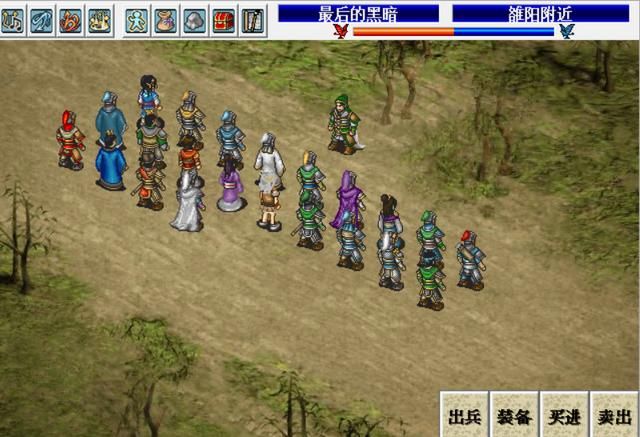640x437 pixels.
Task: Click the tied money pouch icon
Action: point(166,19)
